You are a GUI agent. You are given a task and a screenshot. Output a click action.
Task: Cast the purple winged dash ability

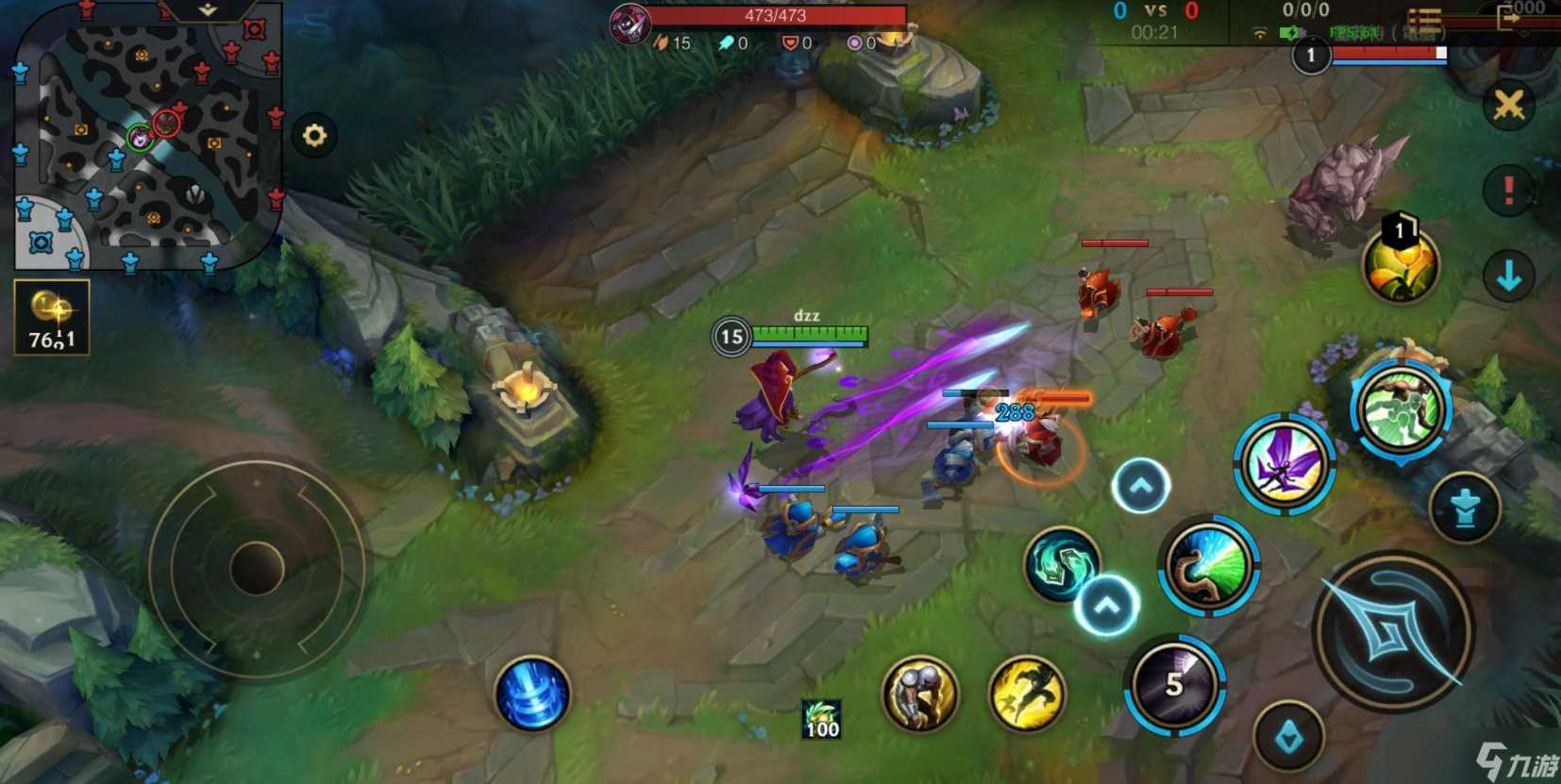click(1284, 463)
